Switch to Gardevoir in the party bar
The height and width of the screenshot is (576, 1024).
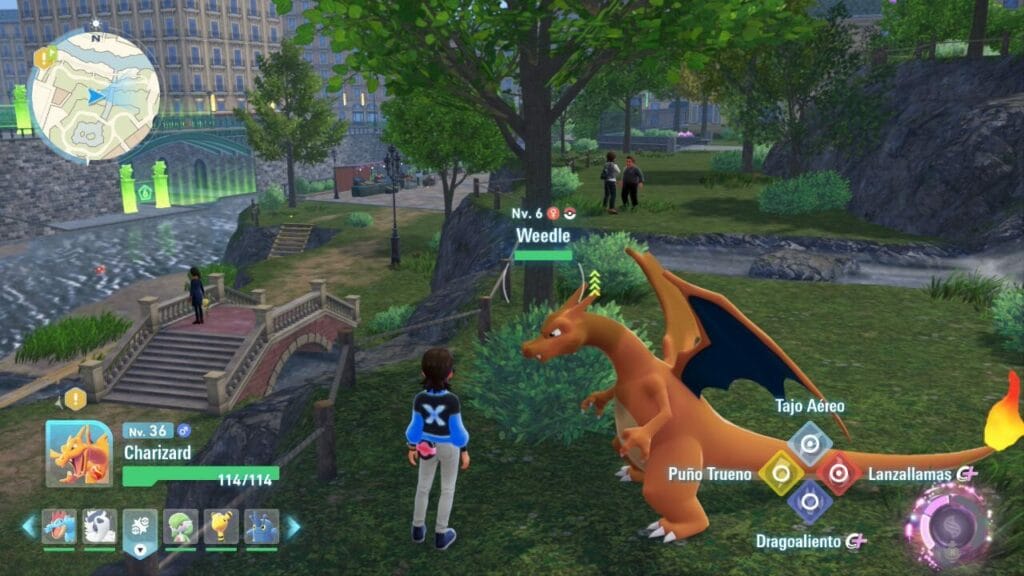point(181,526)
